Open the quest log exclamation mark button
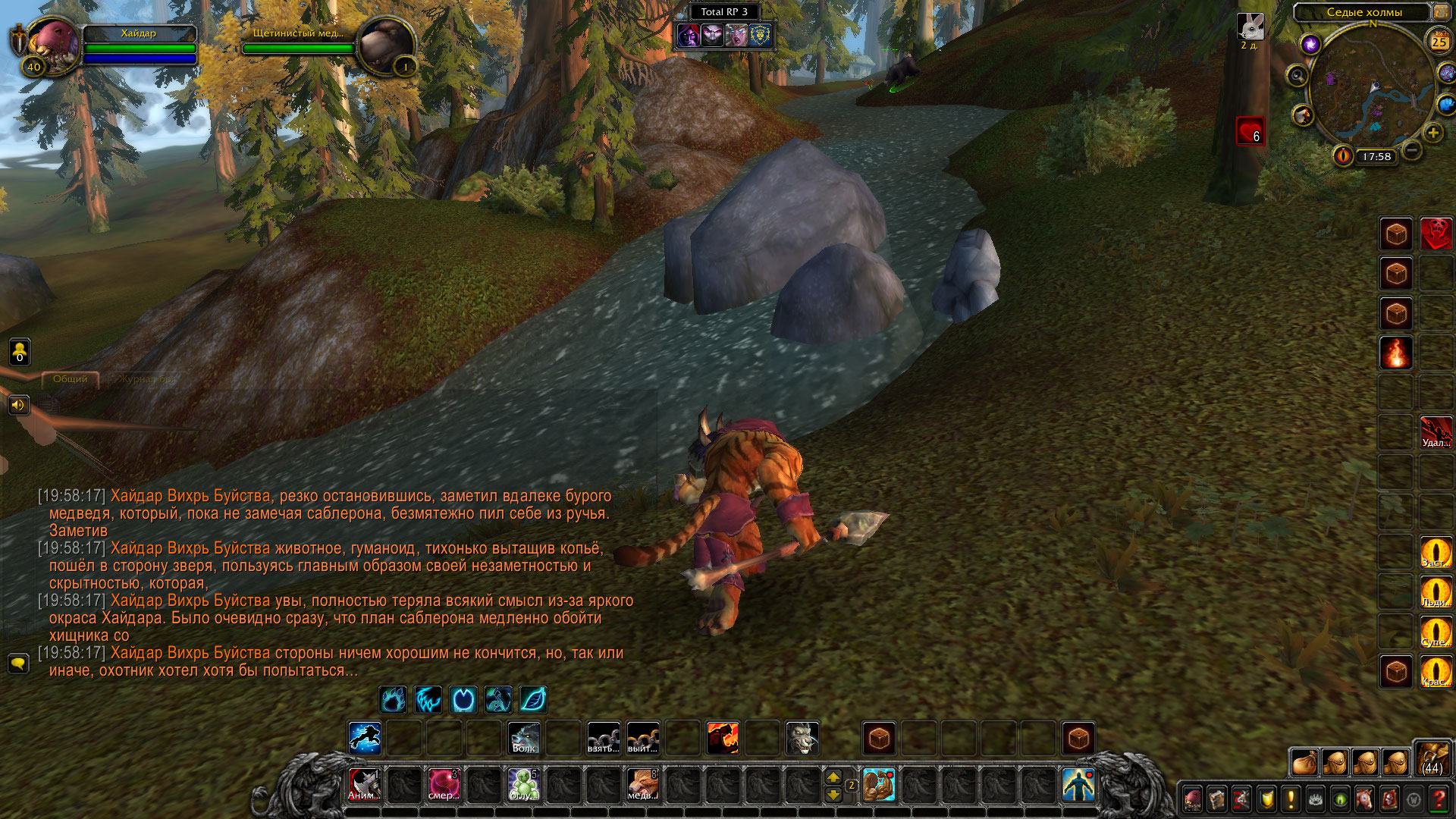The width and height of the screenshot is (1456, 819). (1291, 799)
